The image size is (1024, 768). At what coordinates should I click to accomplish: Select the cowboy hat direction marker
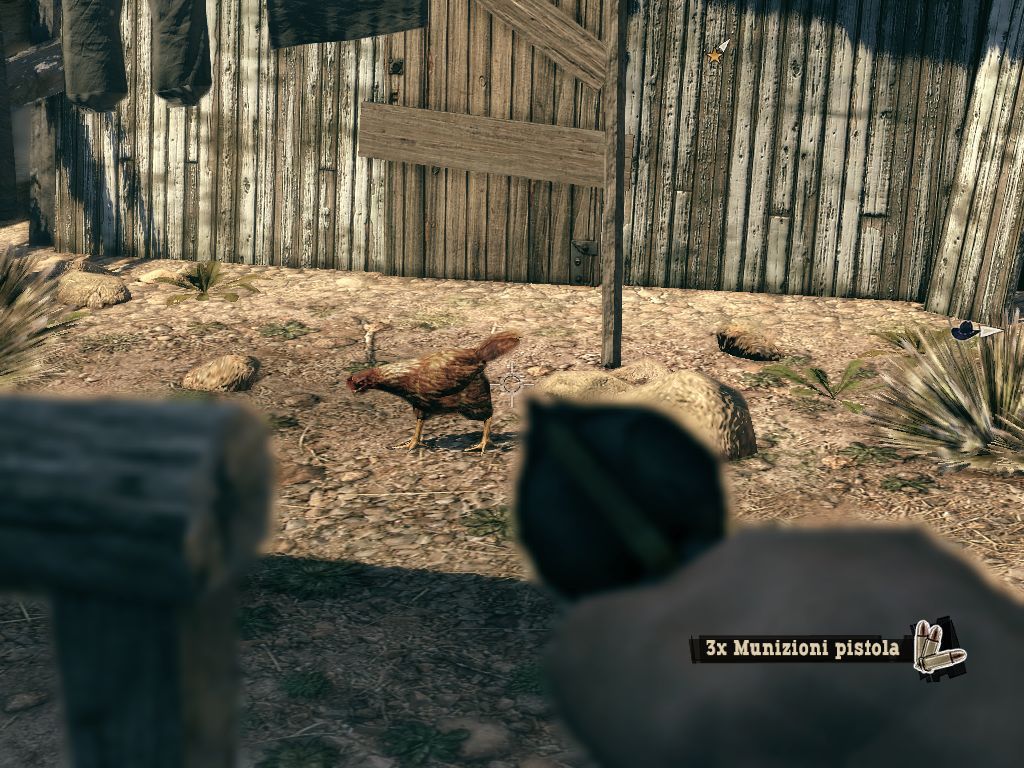coord(966,330)
